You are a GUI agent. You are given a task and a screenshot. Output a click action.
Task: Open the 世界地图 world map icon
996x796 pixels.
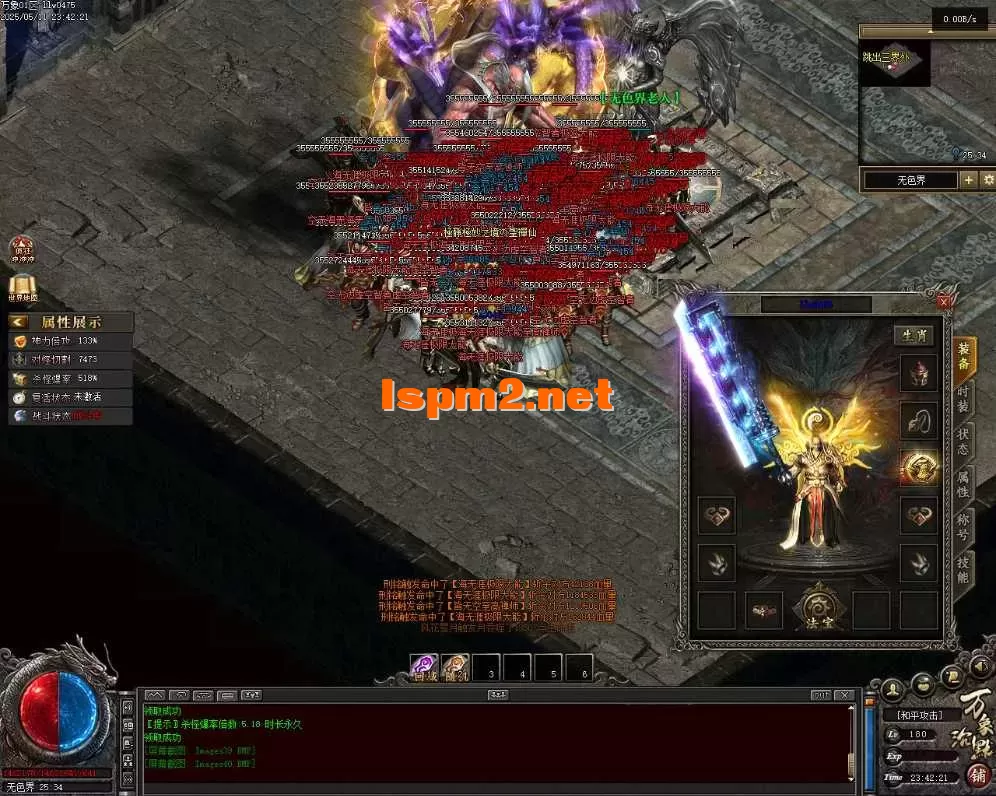[22, 288]
